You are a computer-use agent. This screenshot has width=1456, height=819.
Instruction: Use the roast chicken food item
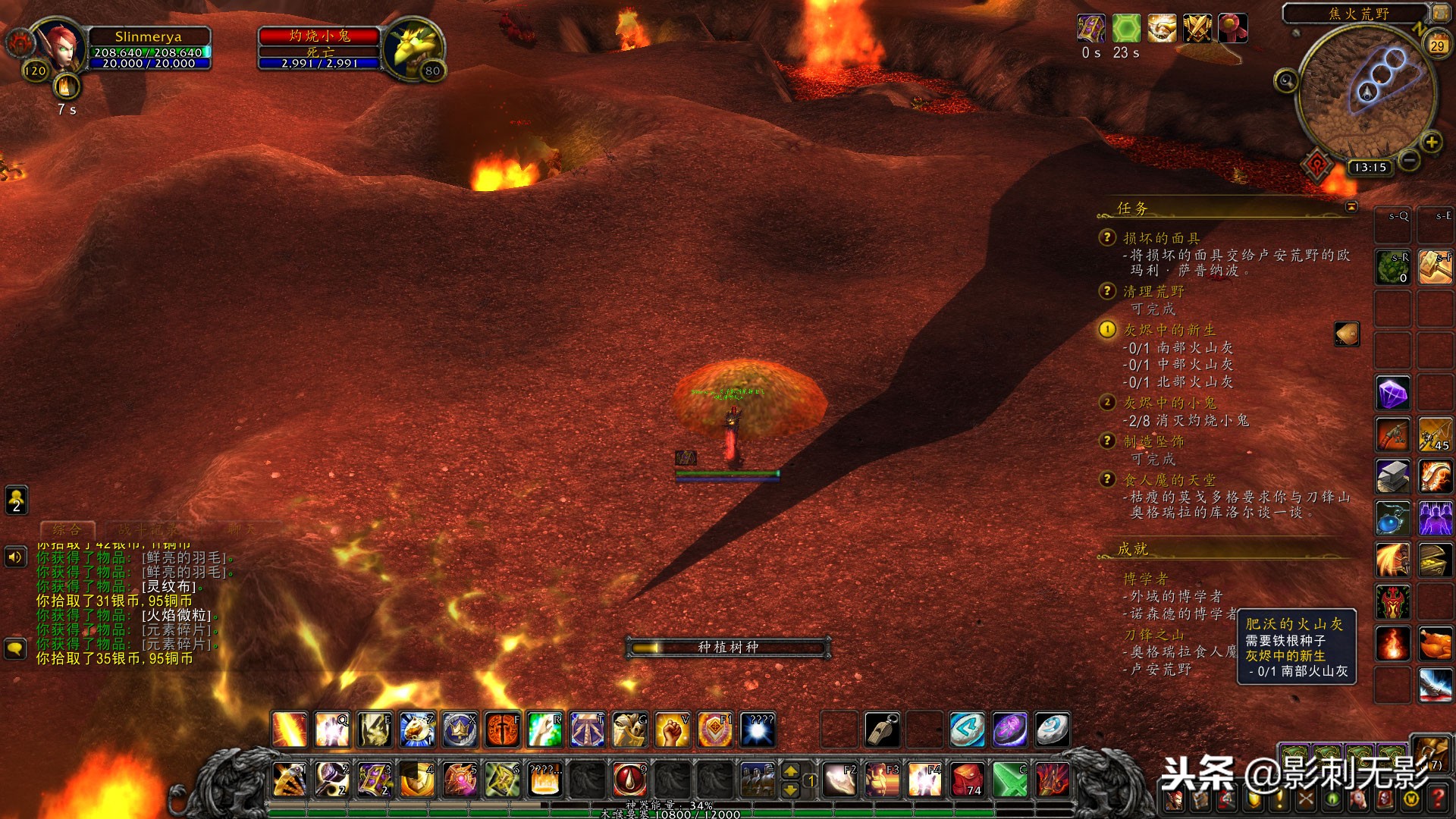[x=1435, y=643]
